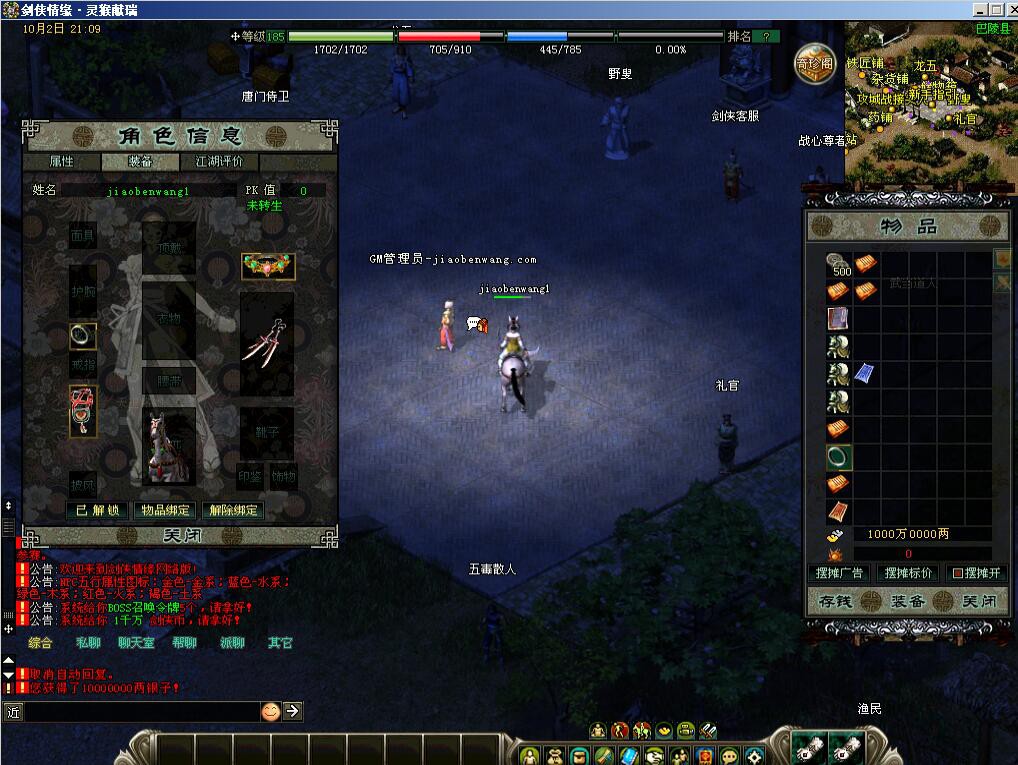This screenshot has width=1018, height=765.
Task: Click the chat emoji smiley button
Action: pyautogui.click(x=270, y=711)
